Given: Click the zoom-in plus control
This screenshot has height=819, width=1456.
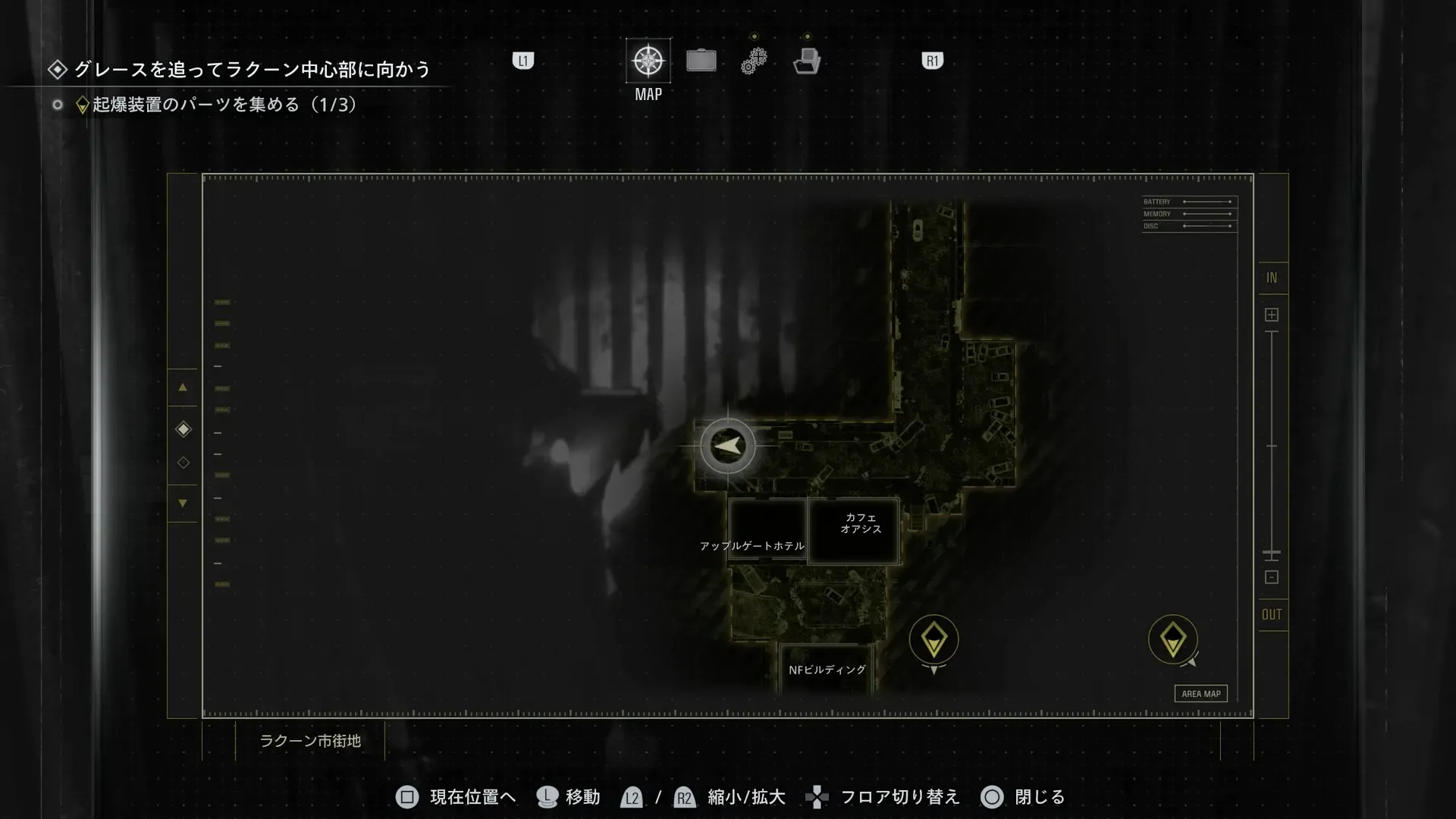Looking at the screenshot, I should pyautogui.click(x=1272, y=313).
